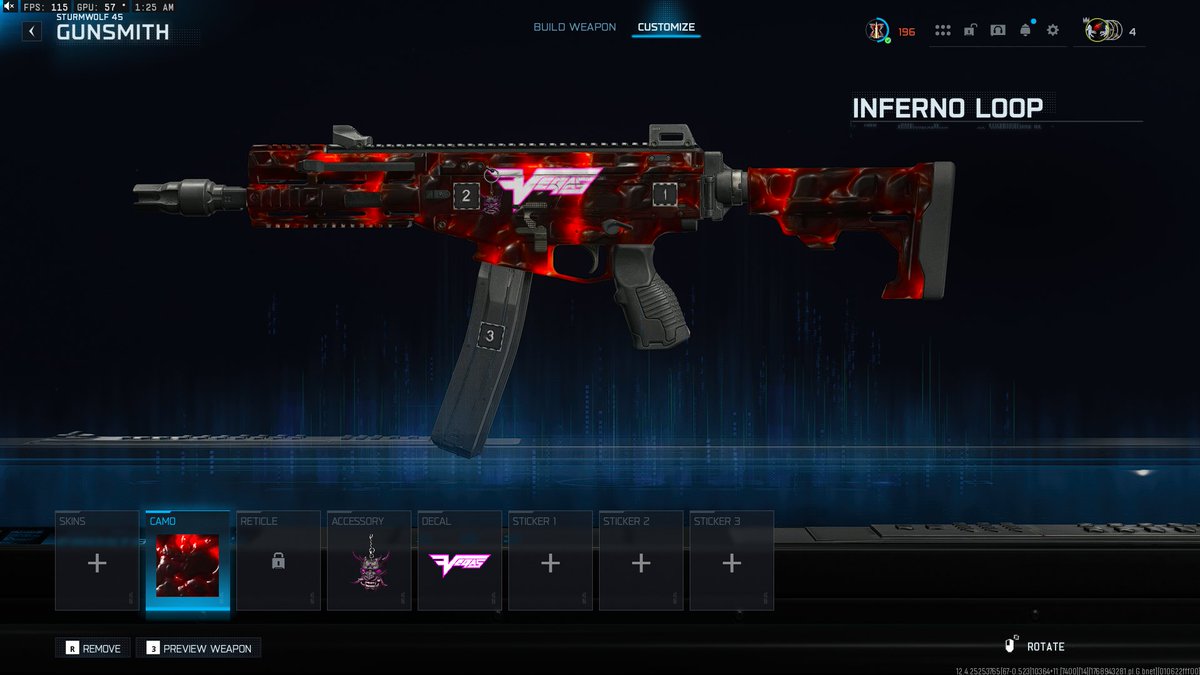Select the Customize tab

click(x=666, y=27)
